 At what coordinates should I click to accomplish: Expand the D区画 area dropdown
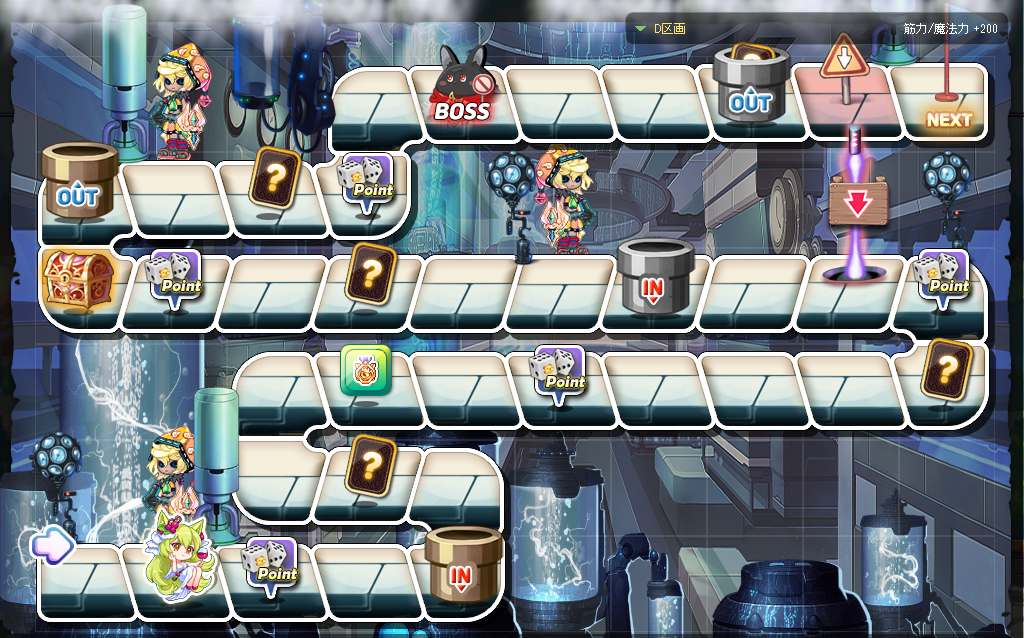[642, 29]
